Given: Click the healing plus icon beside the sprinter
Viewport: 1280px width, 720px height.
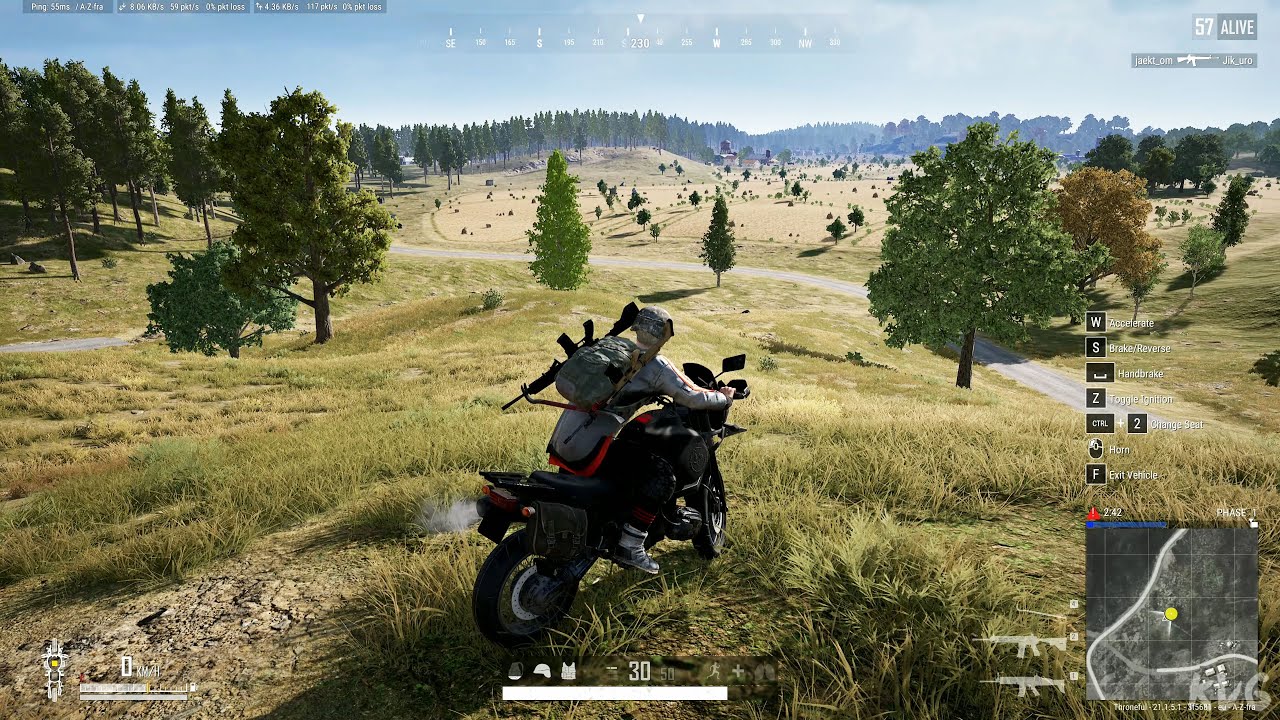Looking at the screenshot, I should pyautogui.click(x=739, y=670).
